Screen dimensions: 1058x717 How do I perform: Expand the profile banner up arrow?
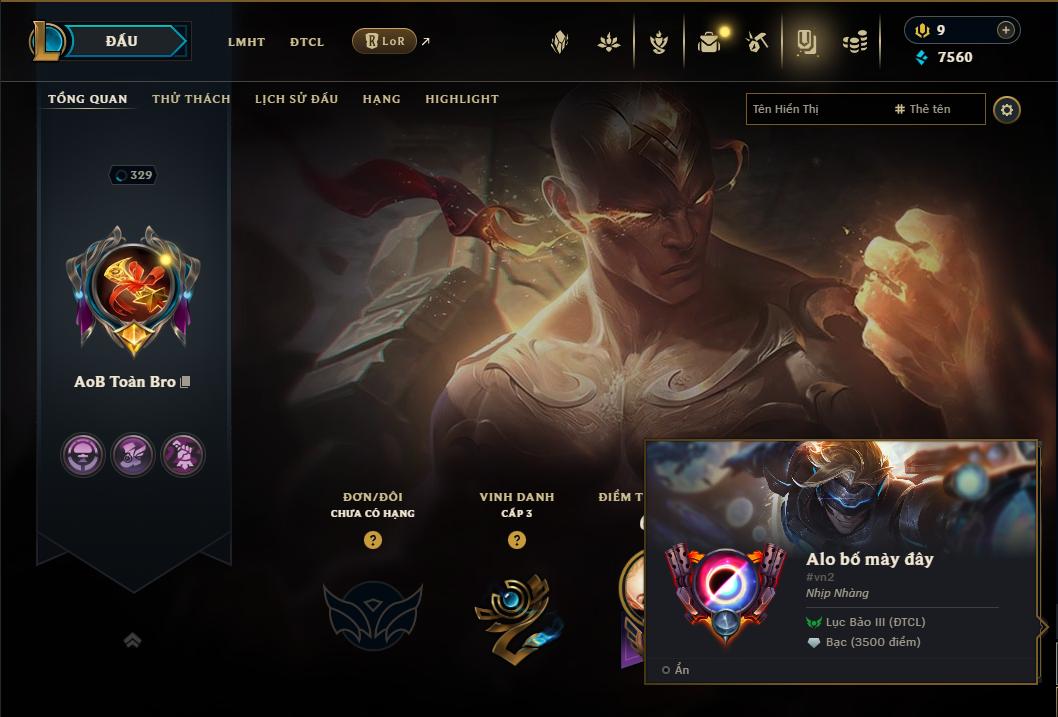pos(132,640)
